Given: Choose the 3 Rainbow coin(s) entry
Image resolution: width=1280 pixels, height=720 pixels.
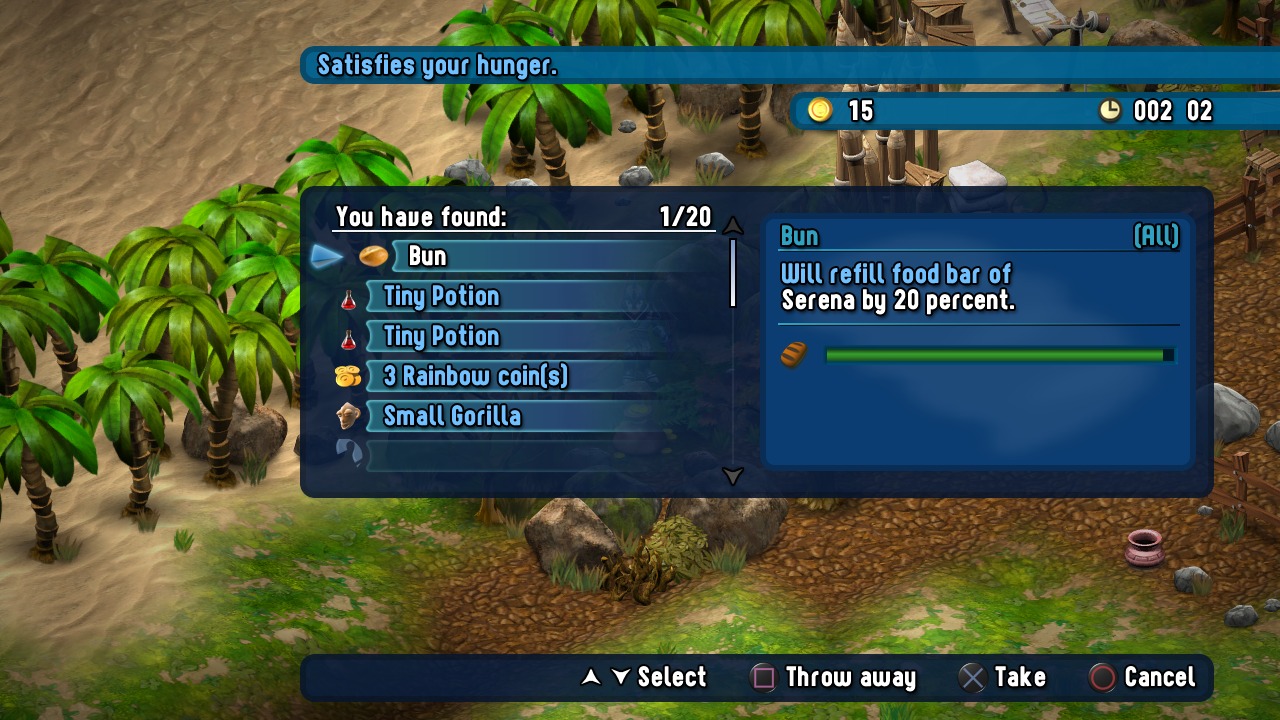Looking at the screenshot, I should (x=520, y=376).
